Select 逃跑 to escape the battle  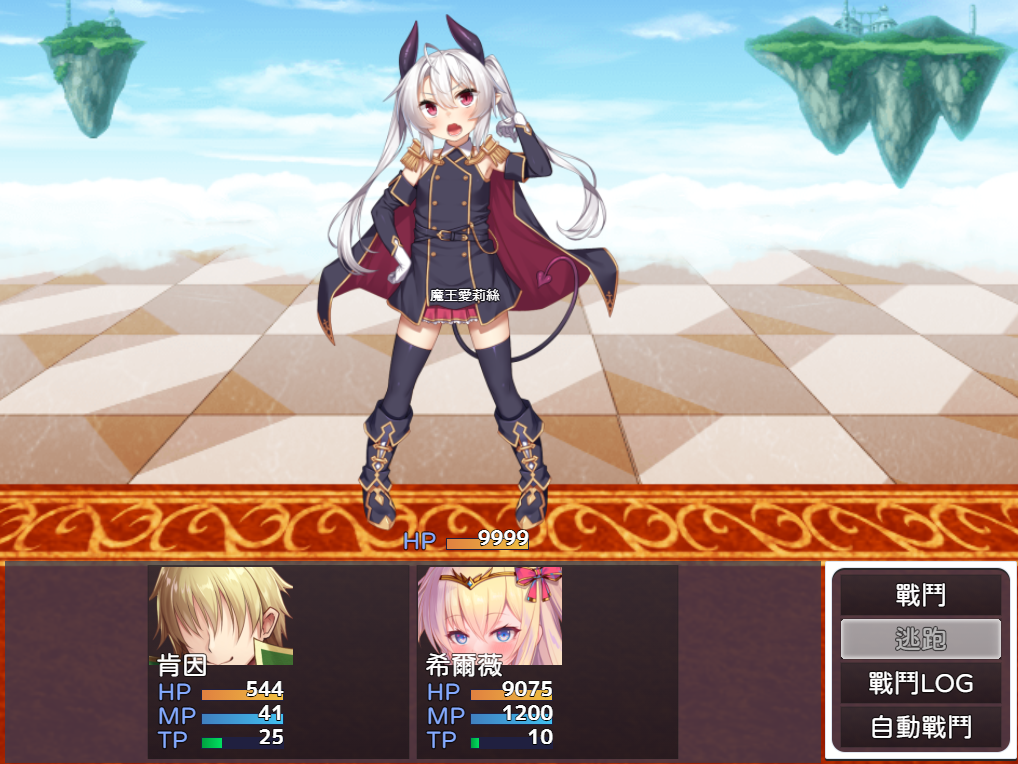pyautogui.click(x=920, y=639)
